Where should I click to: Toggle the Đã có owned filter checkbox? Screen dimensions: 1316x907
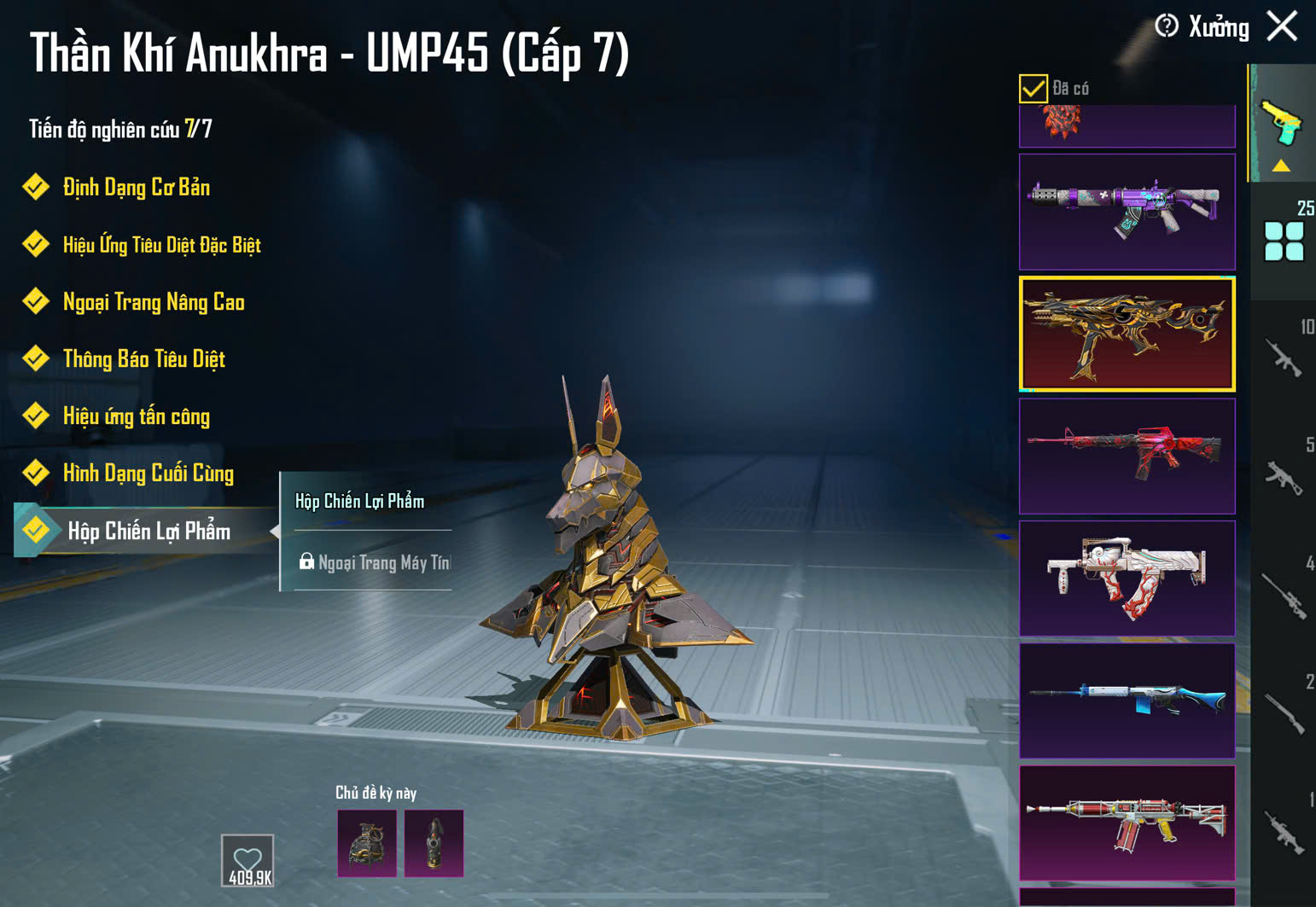(1034, 89)
